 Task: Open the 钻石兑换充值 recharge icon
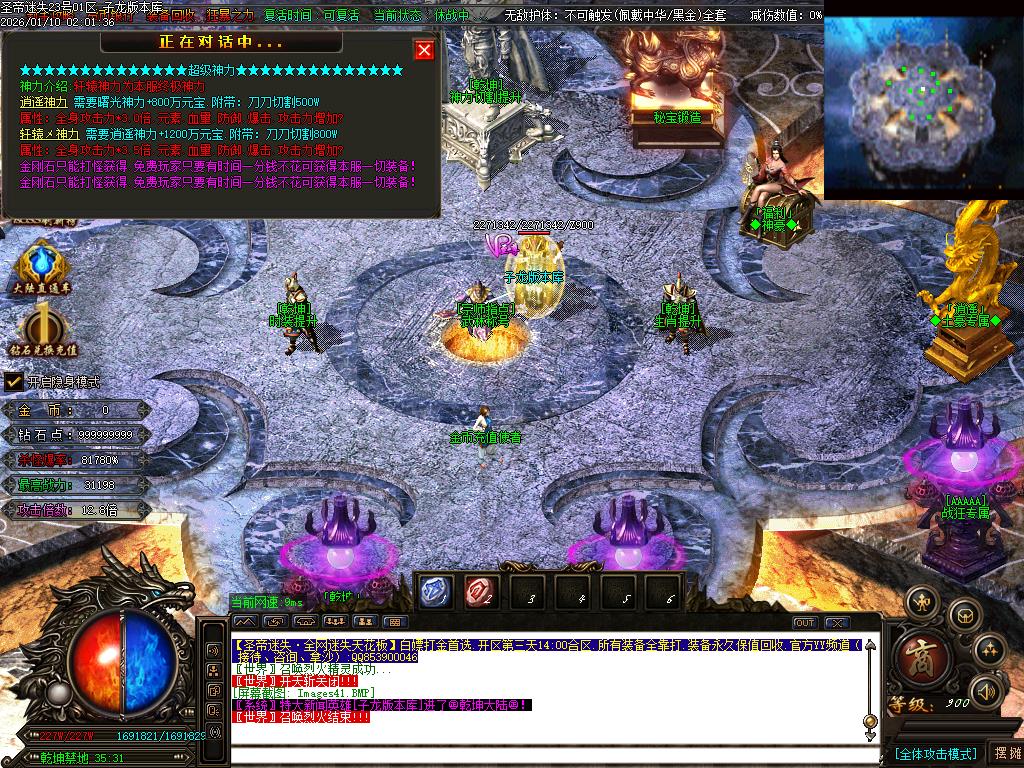[44, 330]
